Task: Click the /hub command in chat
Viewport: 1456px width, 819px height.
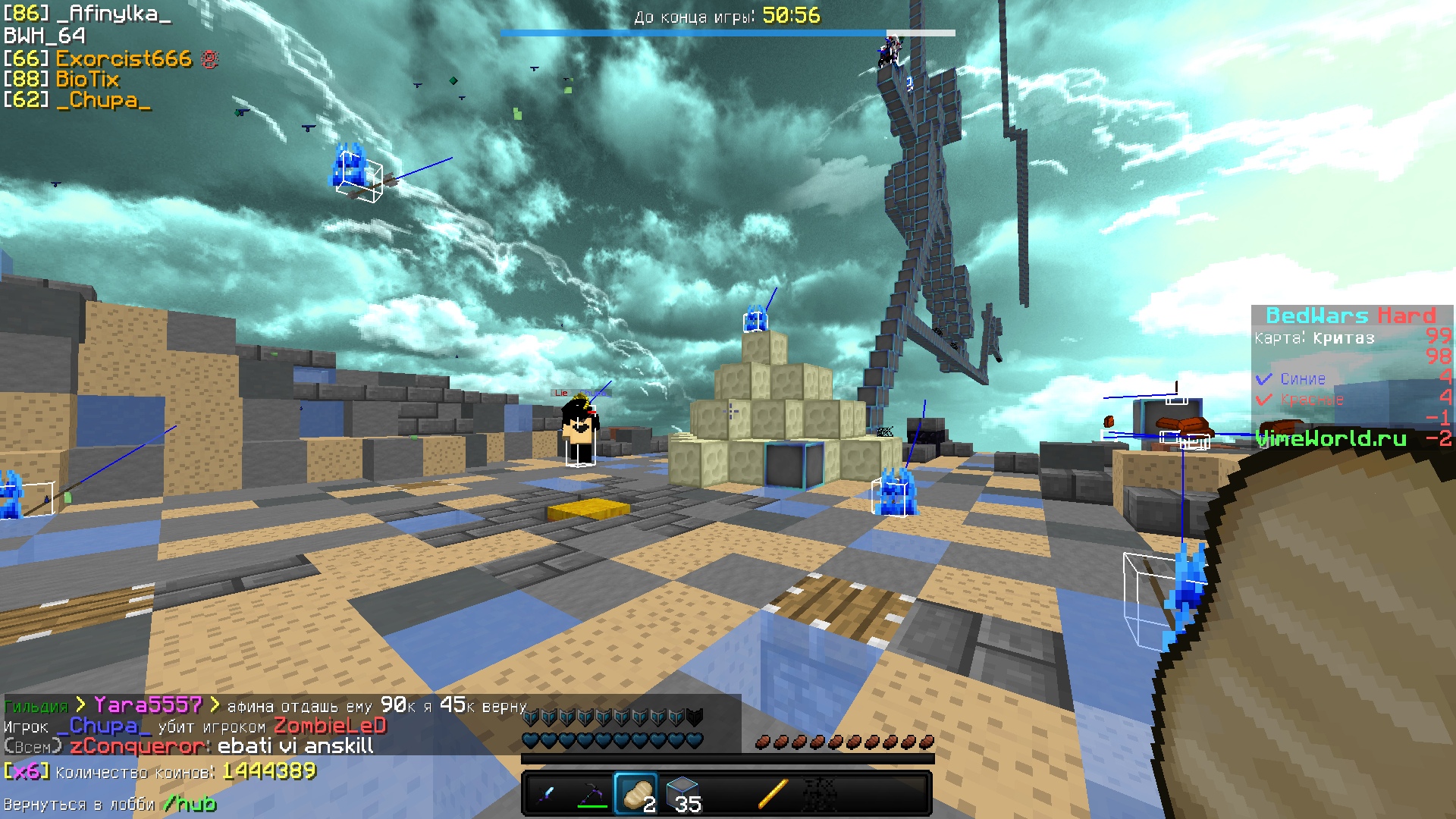Action: pos(190,804)
